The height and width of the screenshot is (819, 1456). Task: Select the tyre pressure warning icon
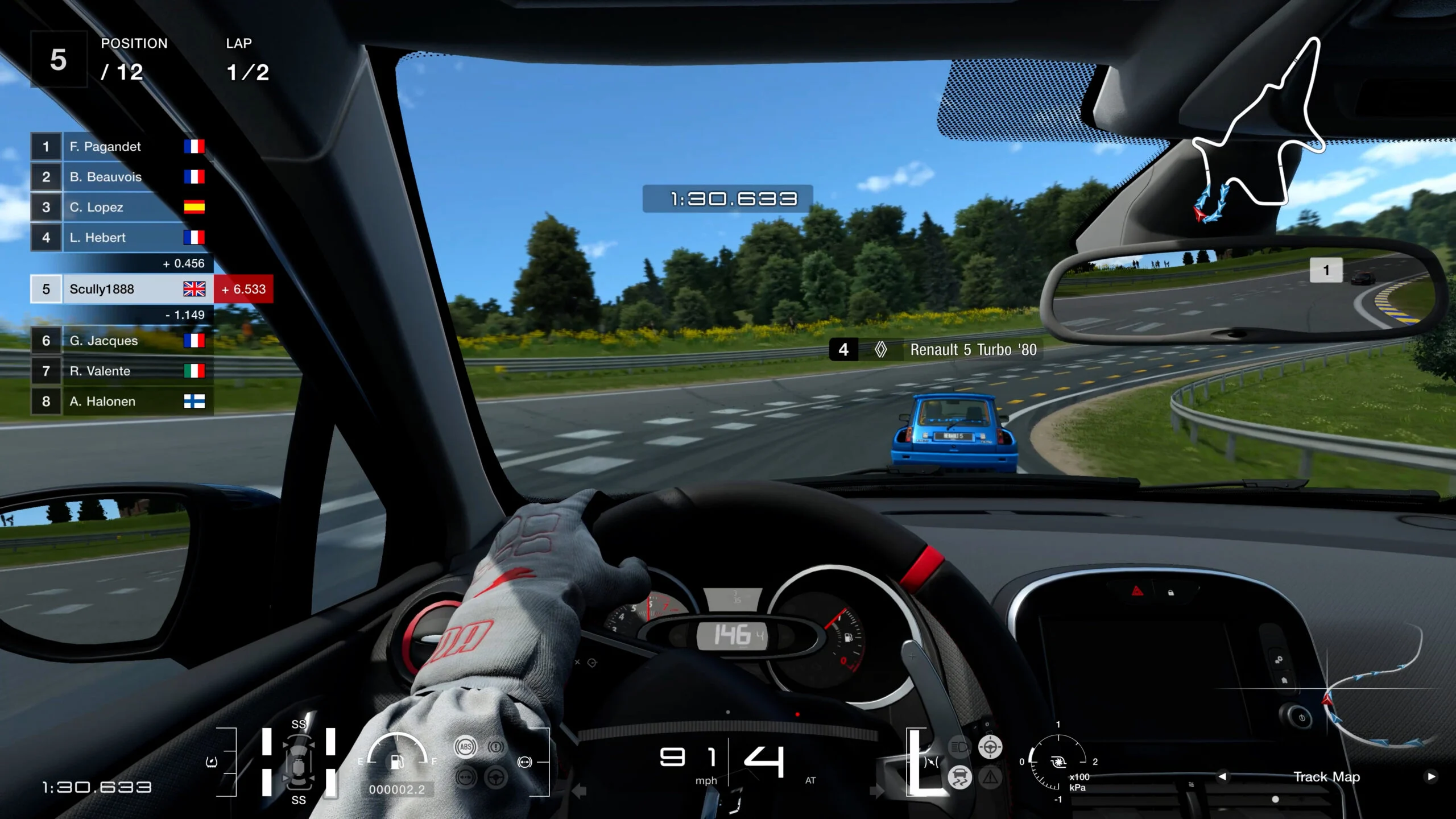coord(212,762)
